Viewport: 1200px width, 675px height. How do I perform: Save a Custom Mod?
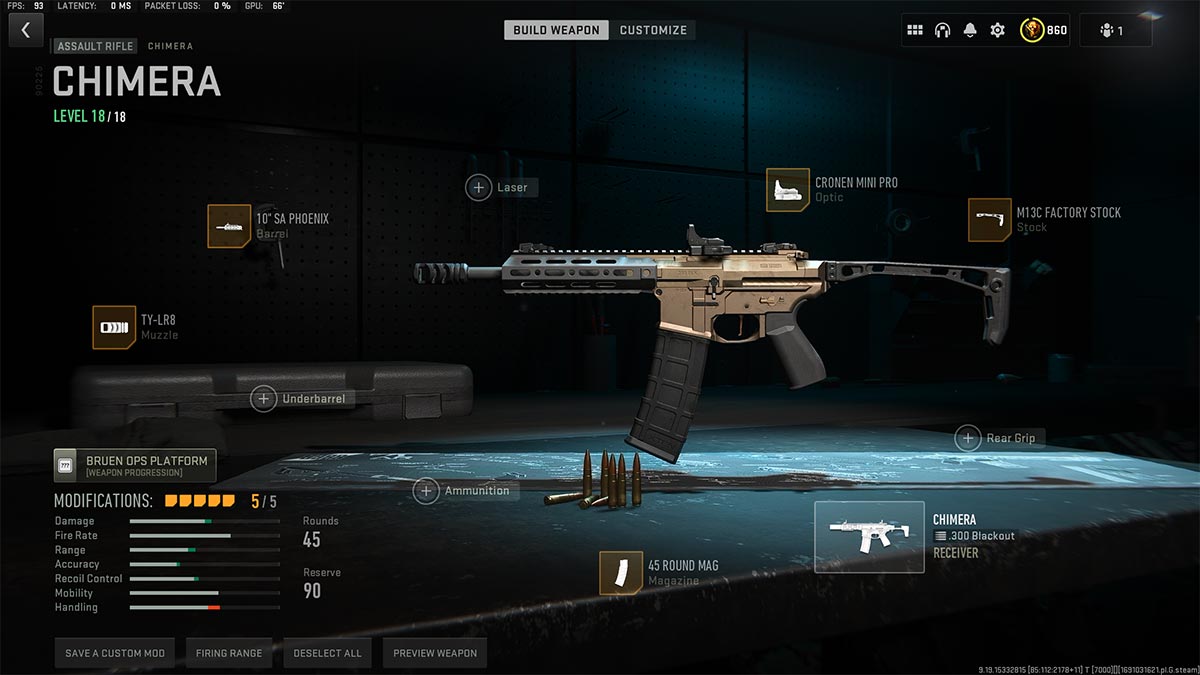115,653
